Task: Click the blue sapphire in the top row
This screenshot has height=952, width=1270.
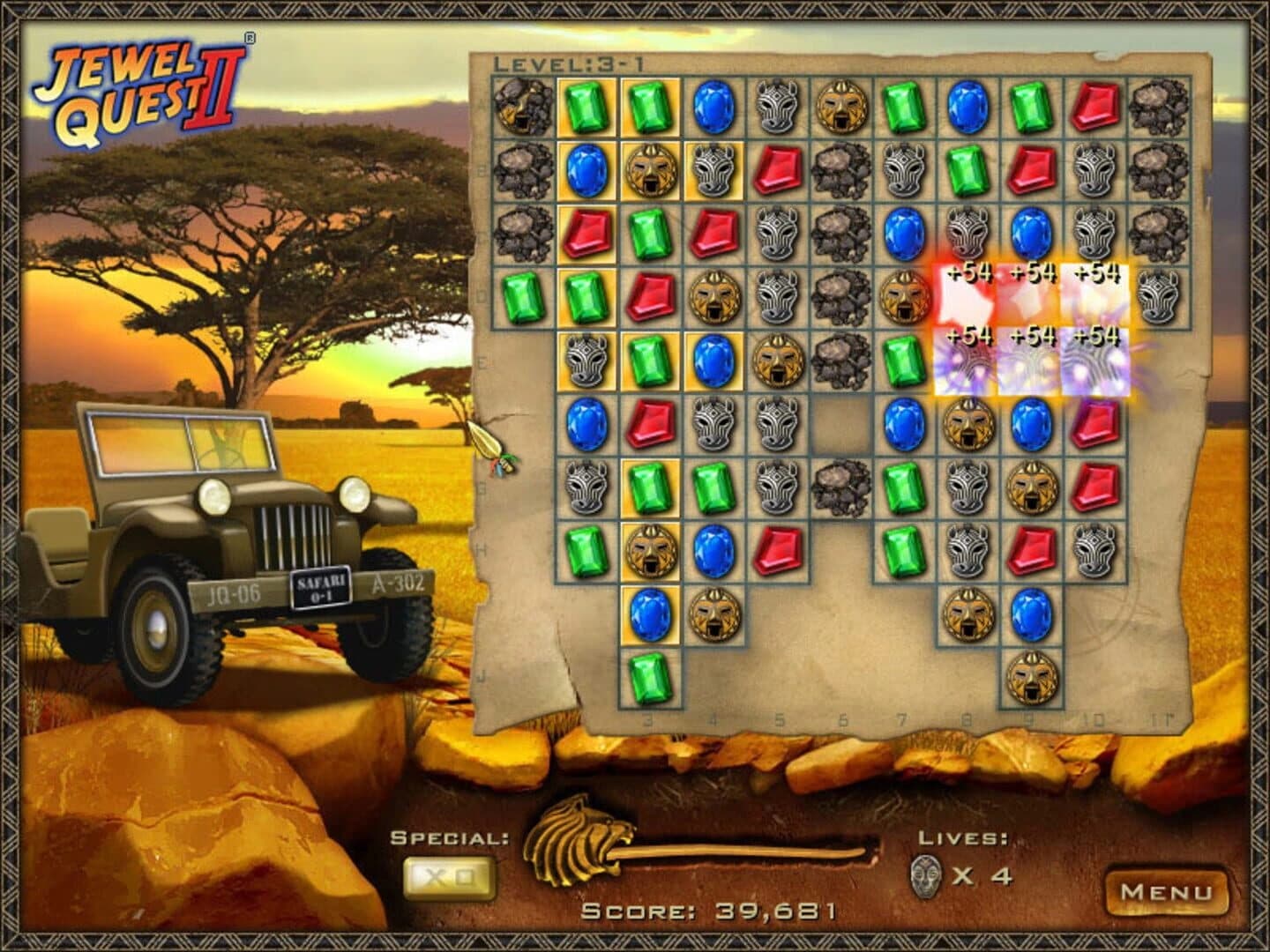Action: (x=714, y=108)
